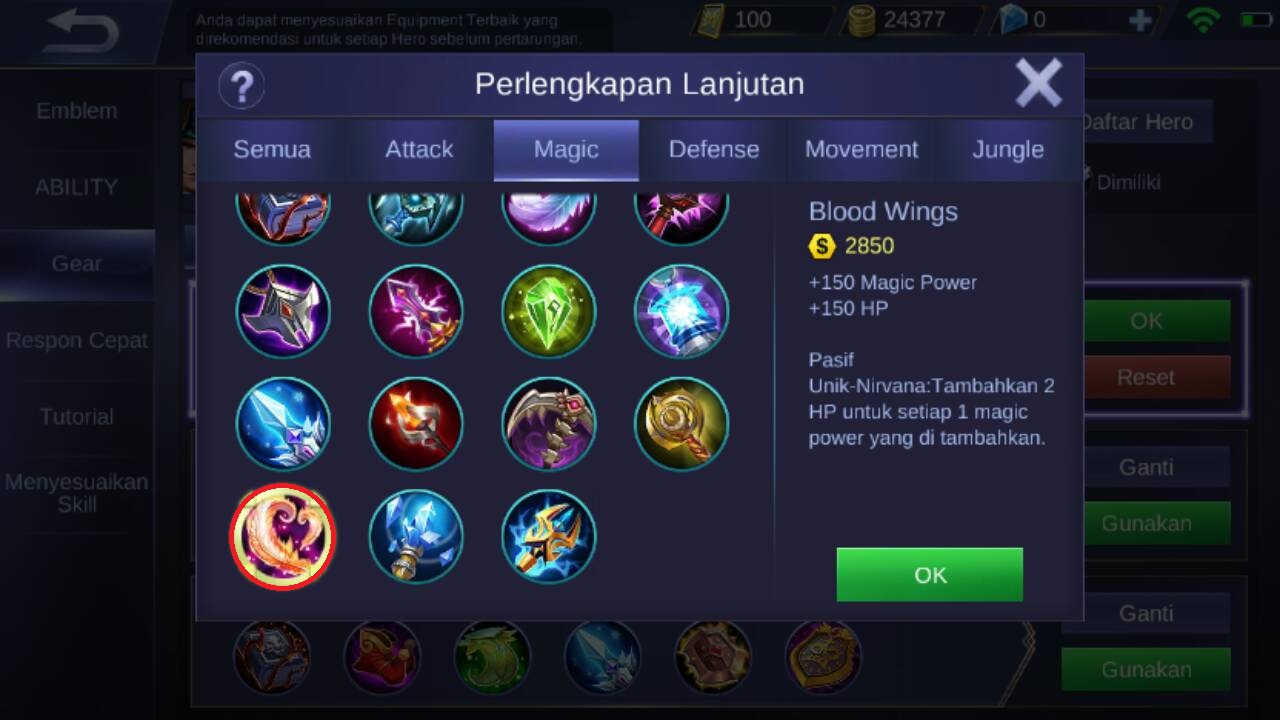This screenshot has height=720, width=1280.
Task: Switch to the Attack tab
Action: click(x=419, y=150)
